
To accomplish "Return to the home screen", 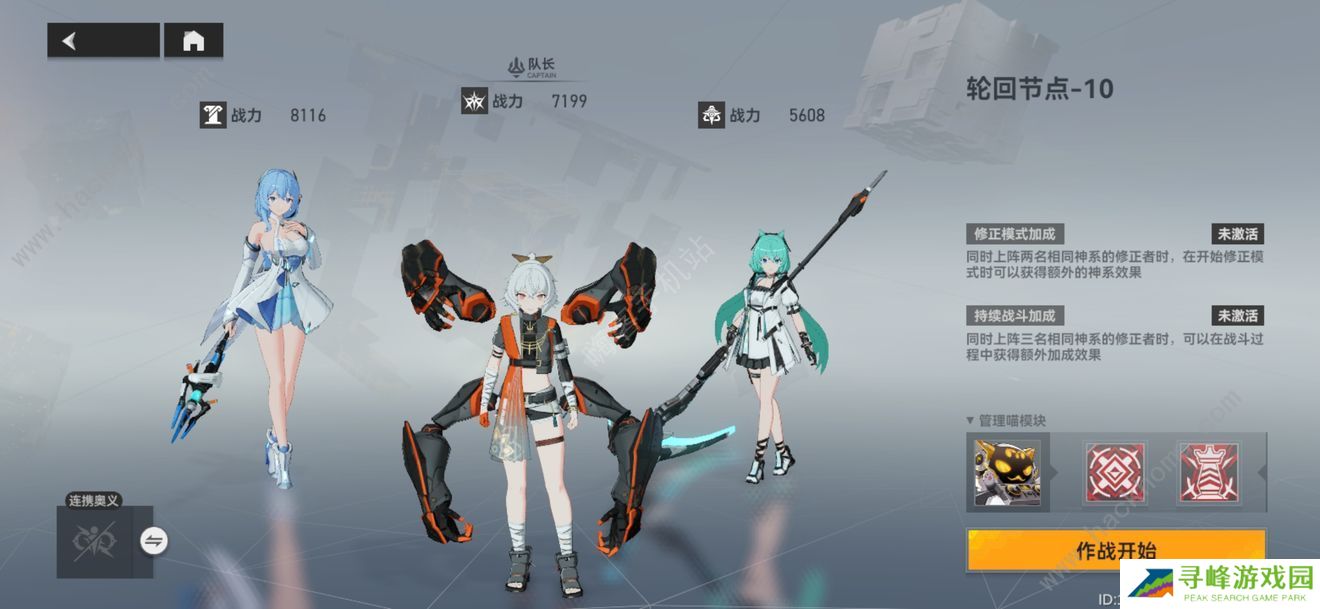I will [193, 40].
